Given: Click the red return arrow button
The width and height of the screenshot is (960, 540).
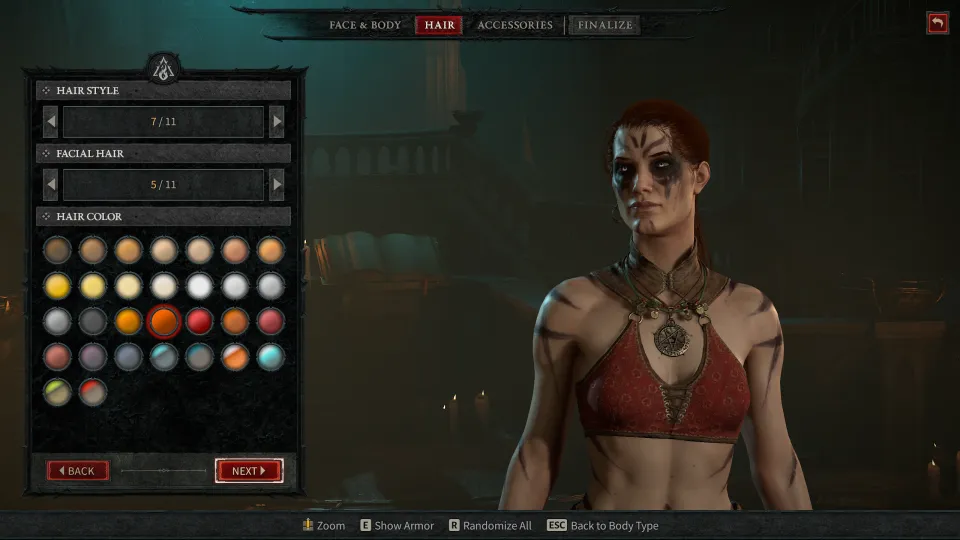Looking at the screenshot, I should click(x=937, y=22).
